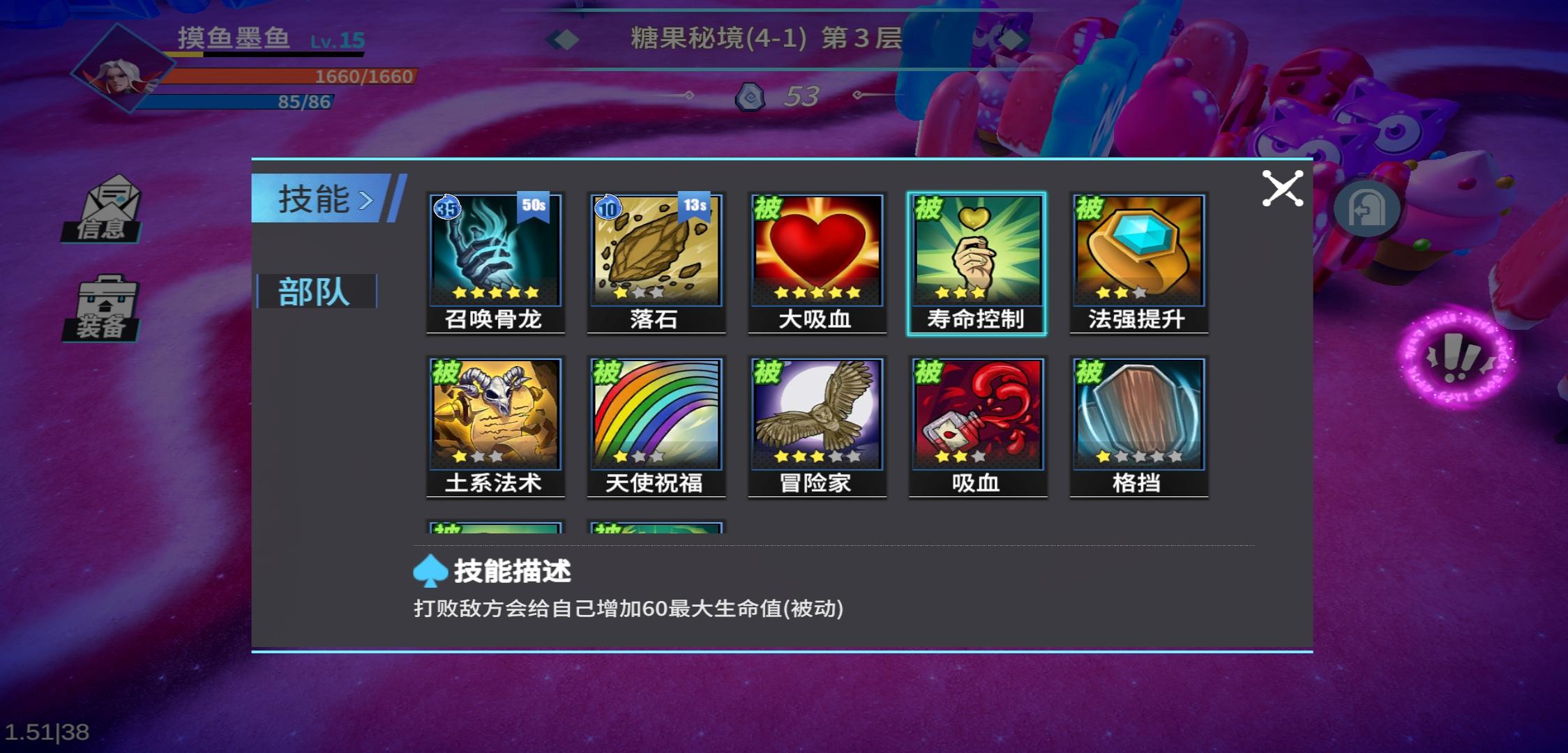Open the 天使祝福 rainbow skill
The image size is (1568, 753).
(x=656, y=415)
